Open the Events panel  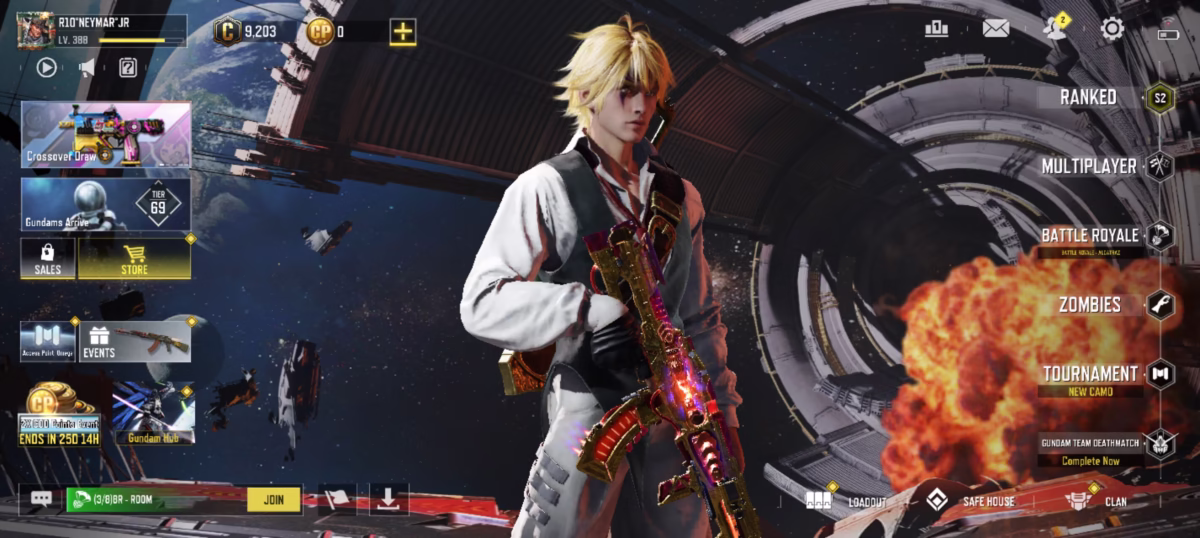coord(135,341)
